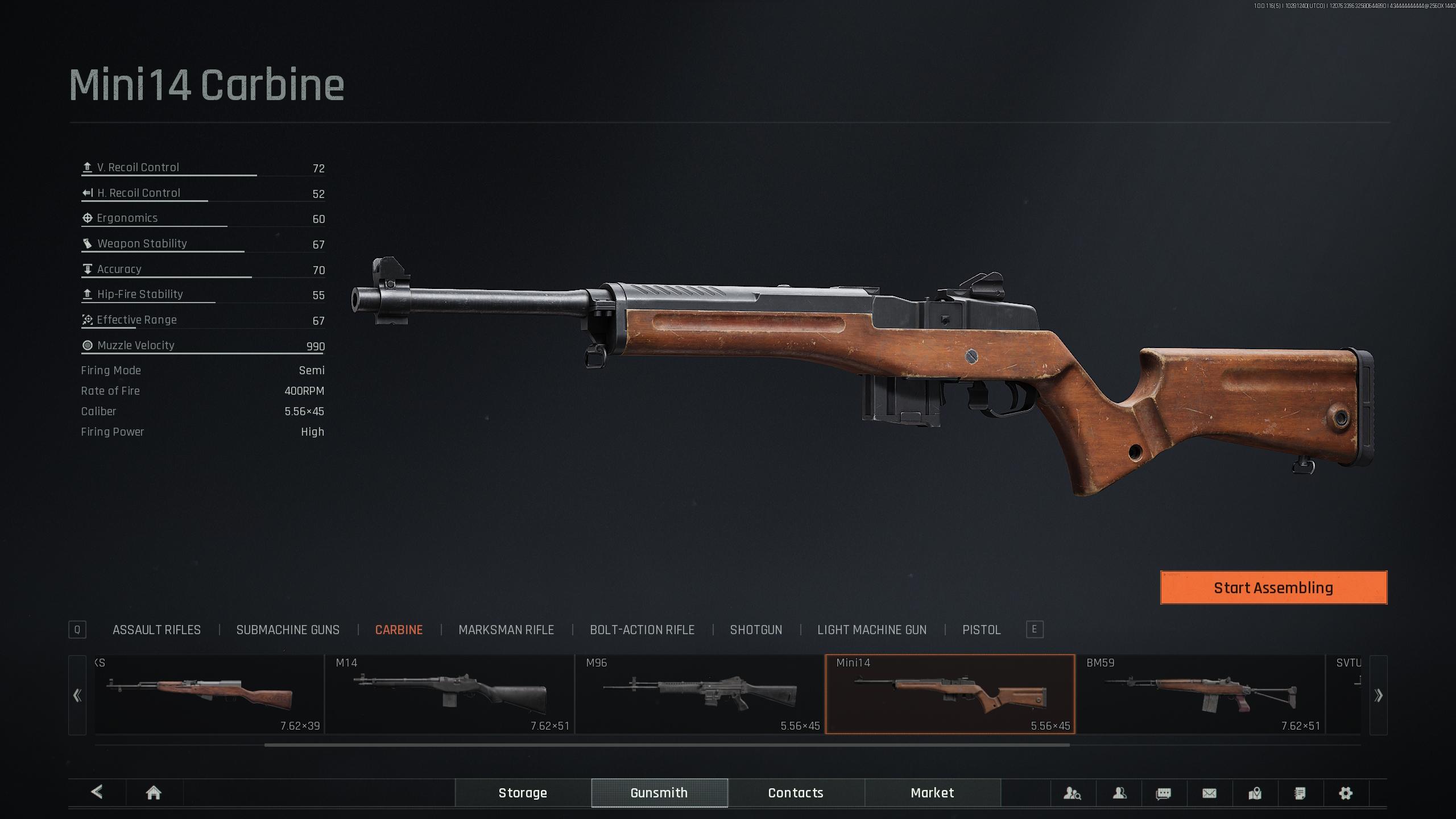The height and width of the screenshot is (819, 1456).
Task: View the Pistol category
Action: pyautogui.click(x=981, y=630)
